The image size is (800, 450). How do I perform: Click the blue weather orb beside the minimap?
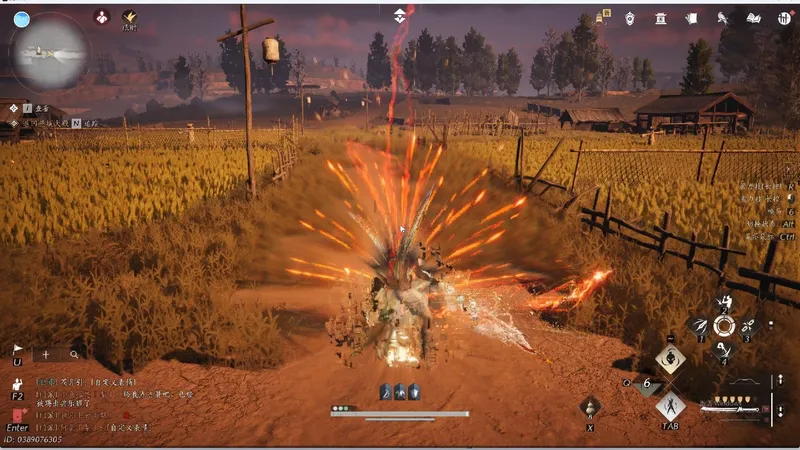21,18
